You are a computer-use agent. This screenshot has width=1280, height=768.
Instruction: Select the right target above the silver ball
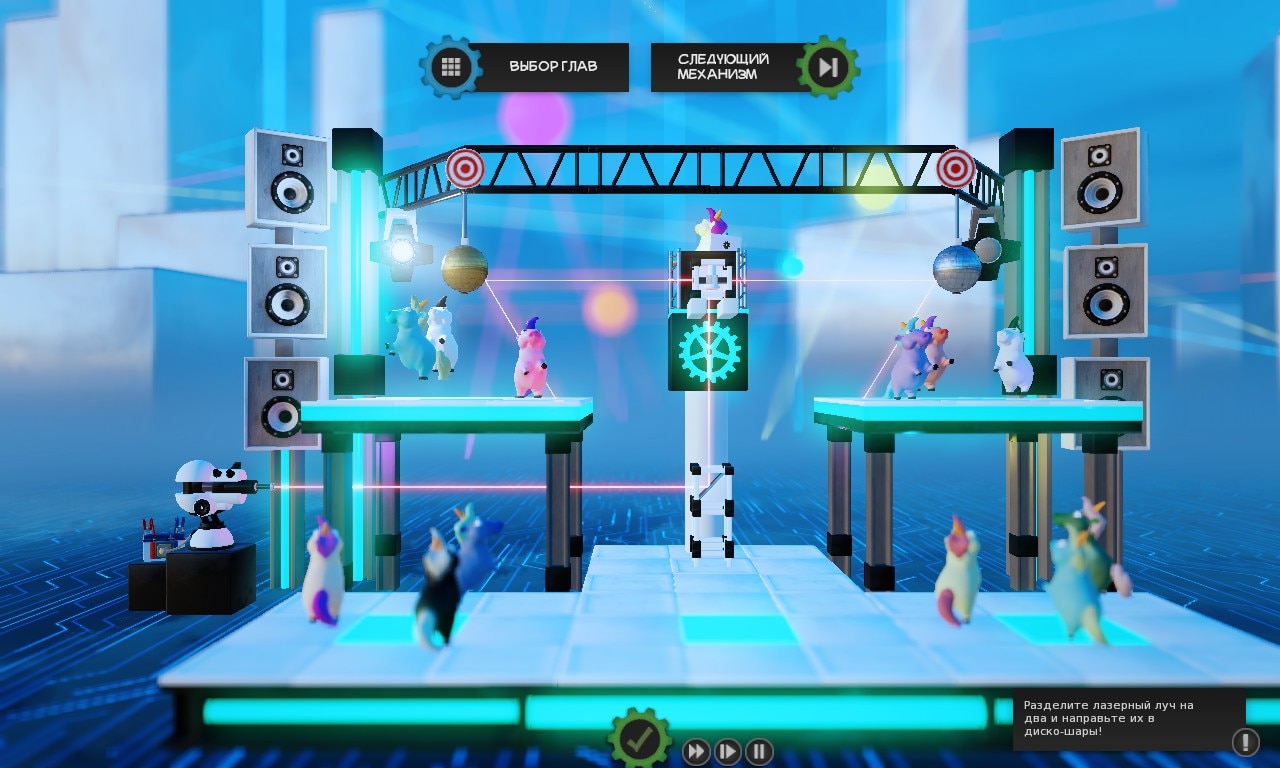point(957,169)
